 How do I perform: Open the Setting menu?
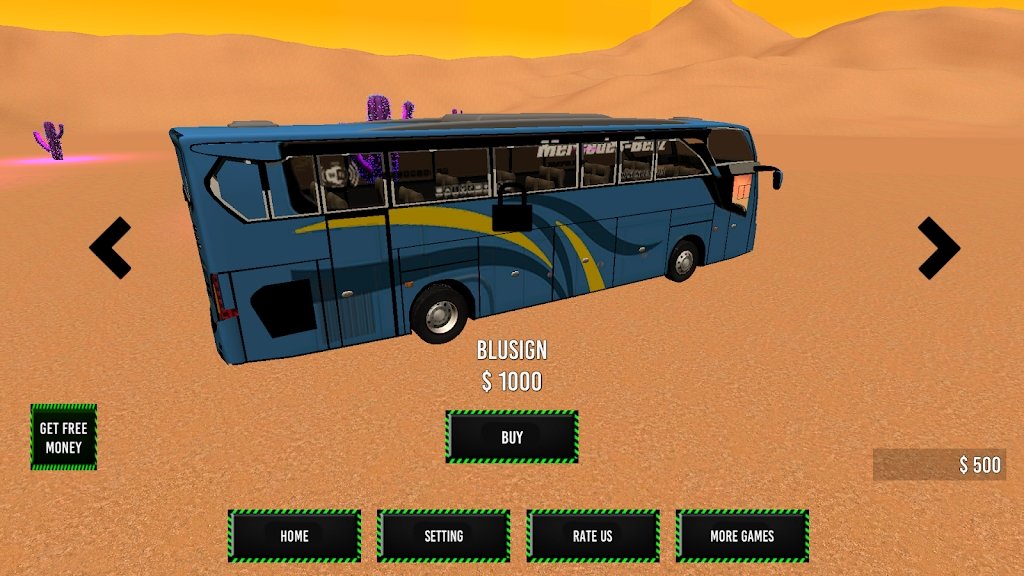click(443, 536)
